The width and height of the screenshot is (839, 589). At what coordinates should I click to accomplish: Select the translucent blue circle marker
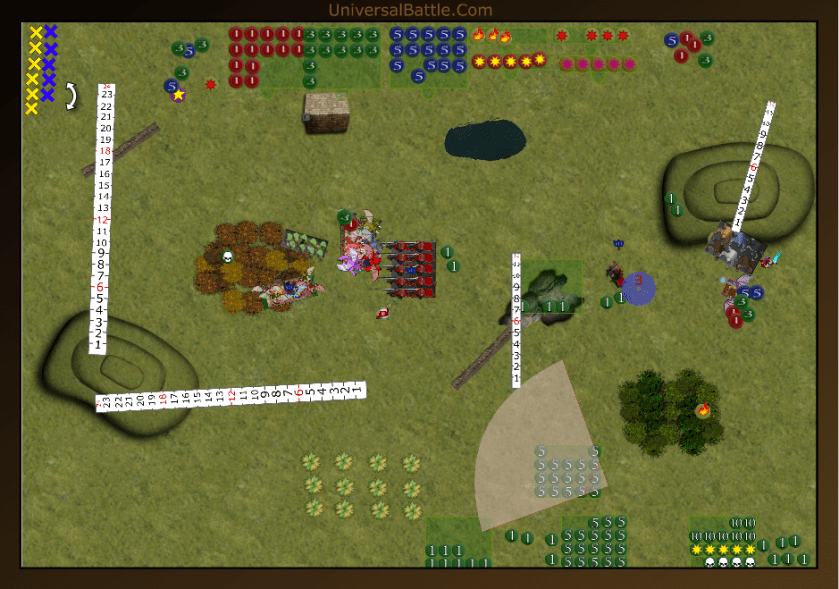point(639,289)
